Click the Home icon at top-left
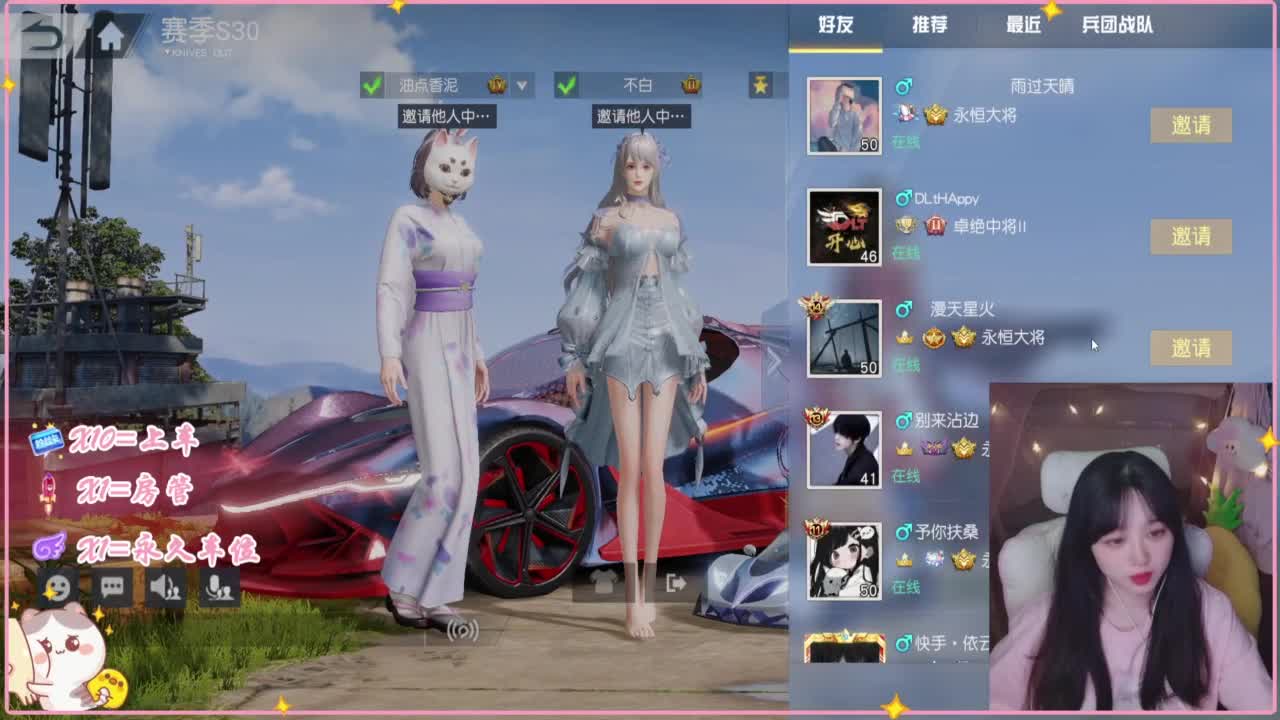Screen dimensions: 1280x720 click(108, 33)
